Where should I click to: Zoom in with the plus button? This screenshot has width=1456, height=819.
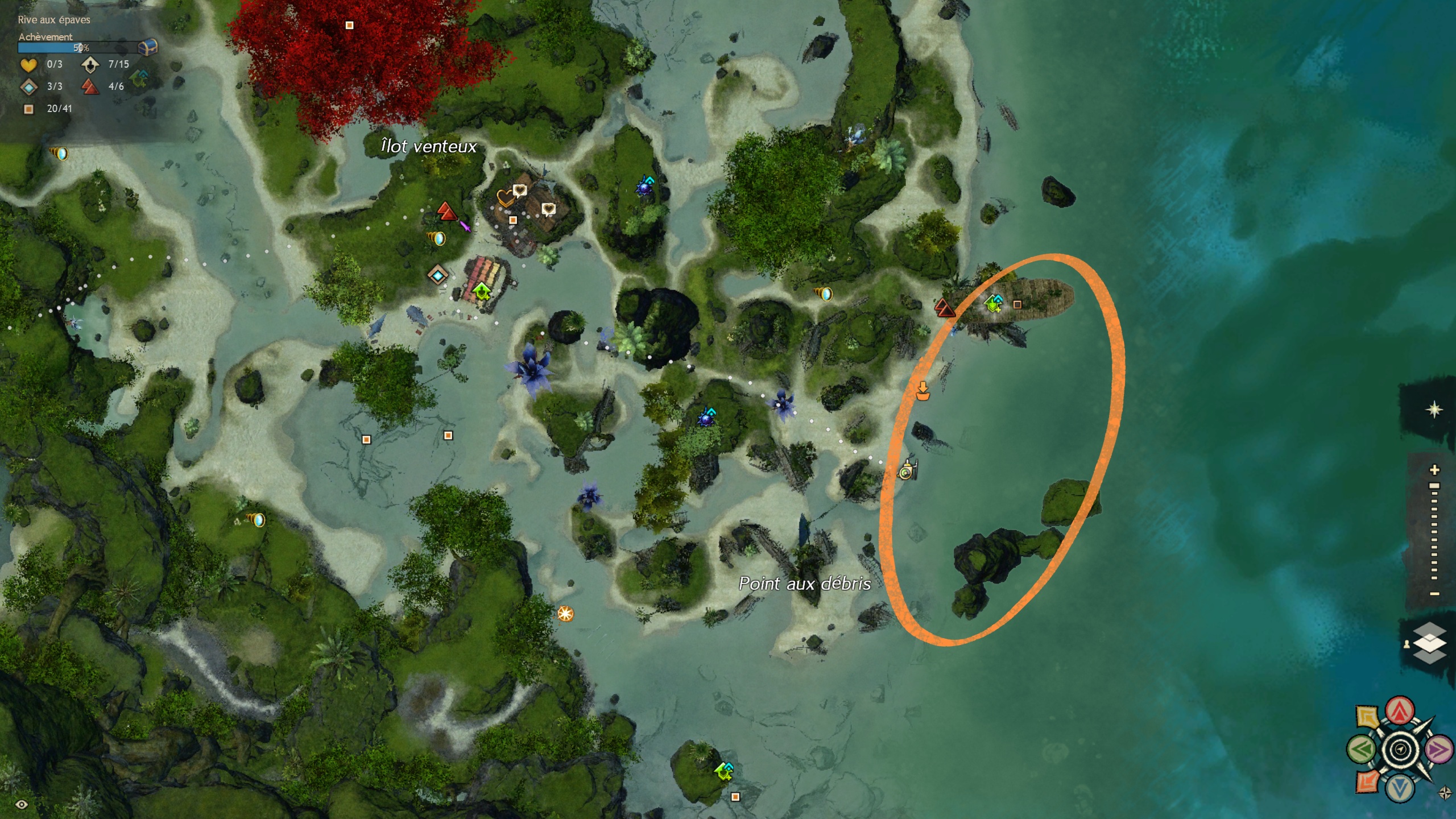1434,470
